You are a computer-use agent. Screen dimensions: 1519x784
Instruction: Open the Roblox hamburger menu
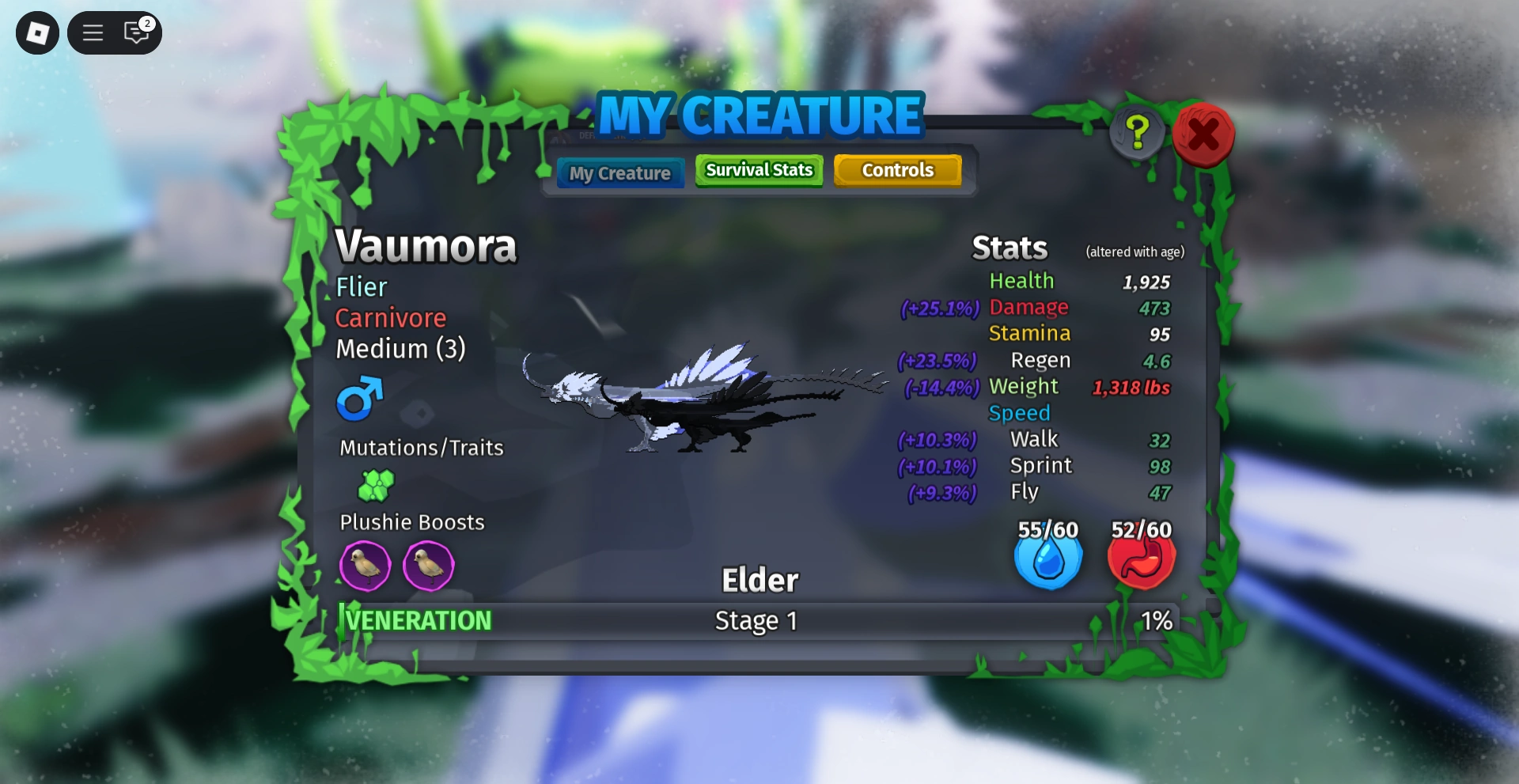pyautogui.click(x=92, y=32)
